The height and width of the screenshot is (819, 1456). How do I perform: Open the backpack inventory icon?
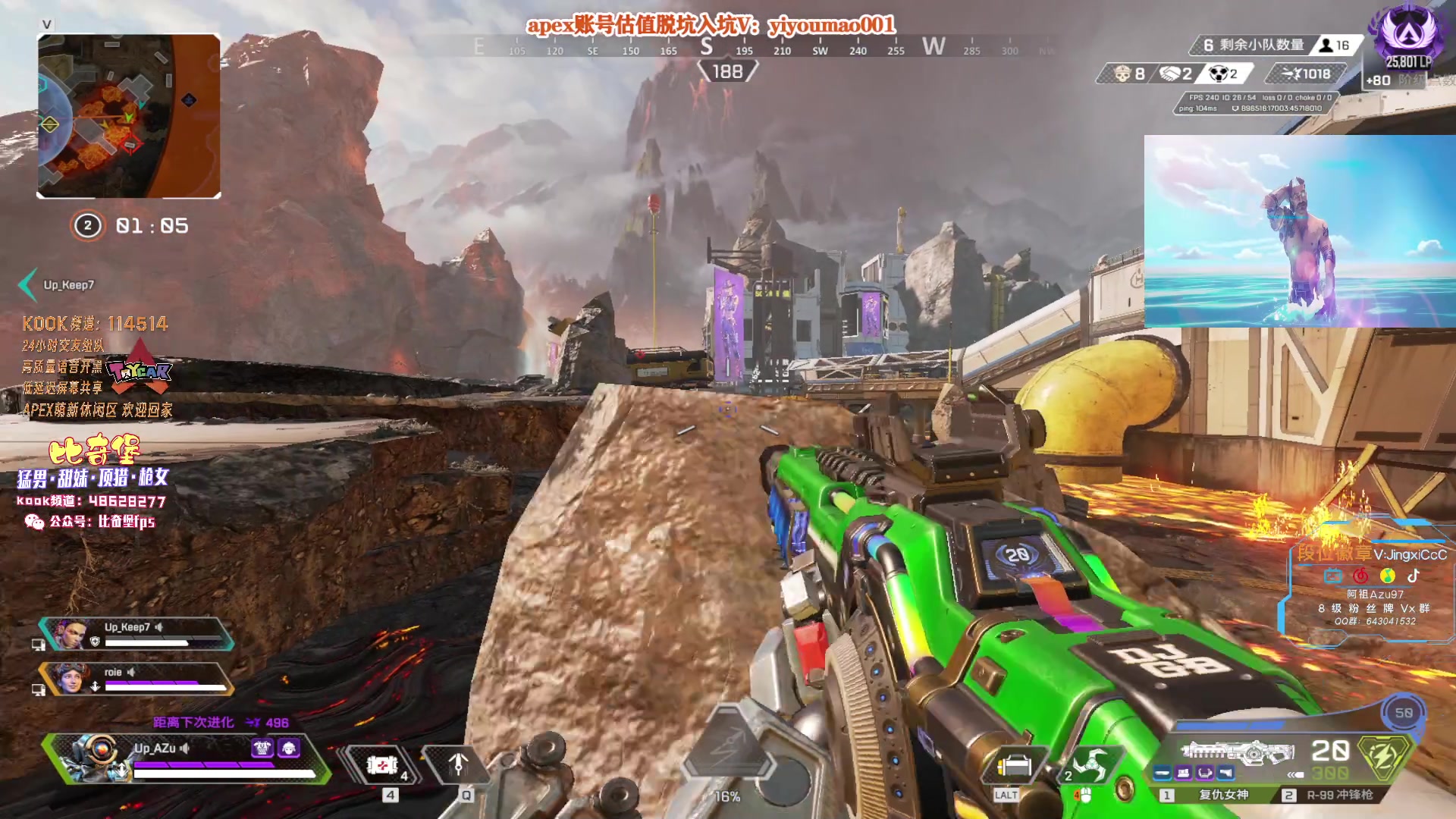point(1014,767)
